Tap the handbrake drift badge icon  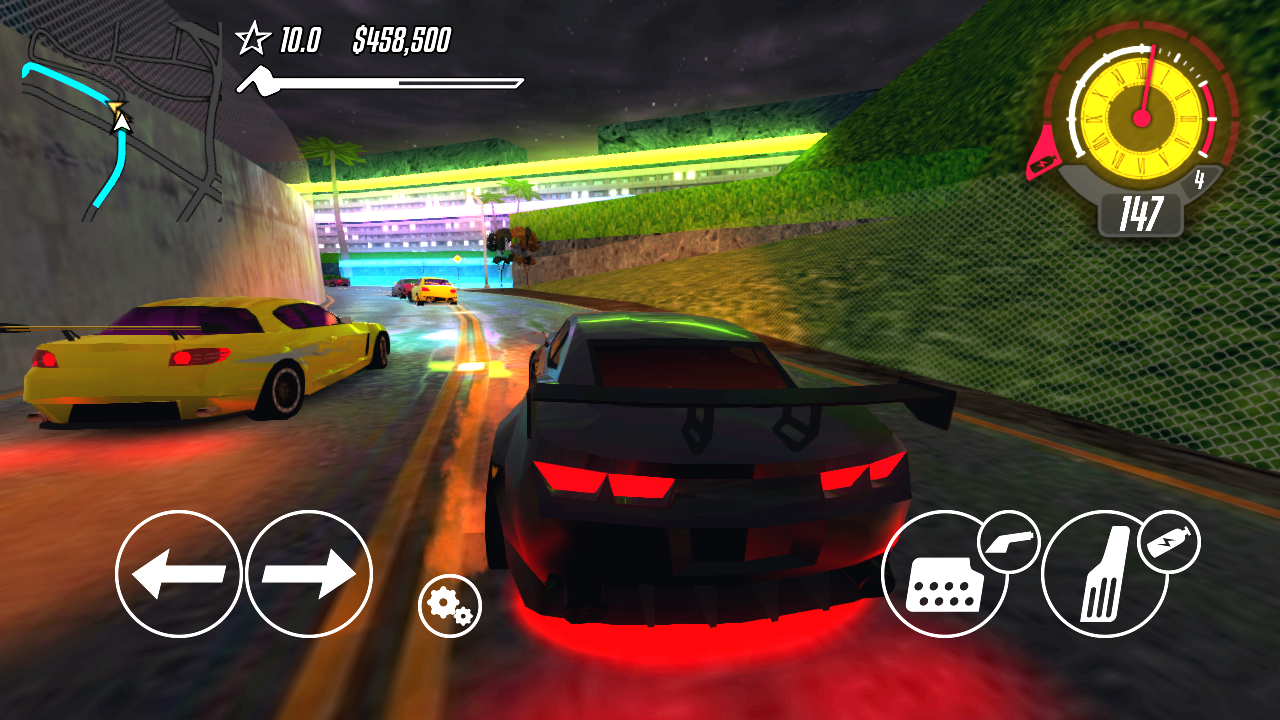(x=1009, y=541)
